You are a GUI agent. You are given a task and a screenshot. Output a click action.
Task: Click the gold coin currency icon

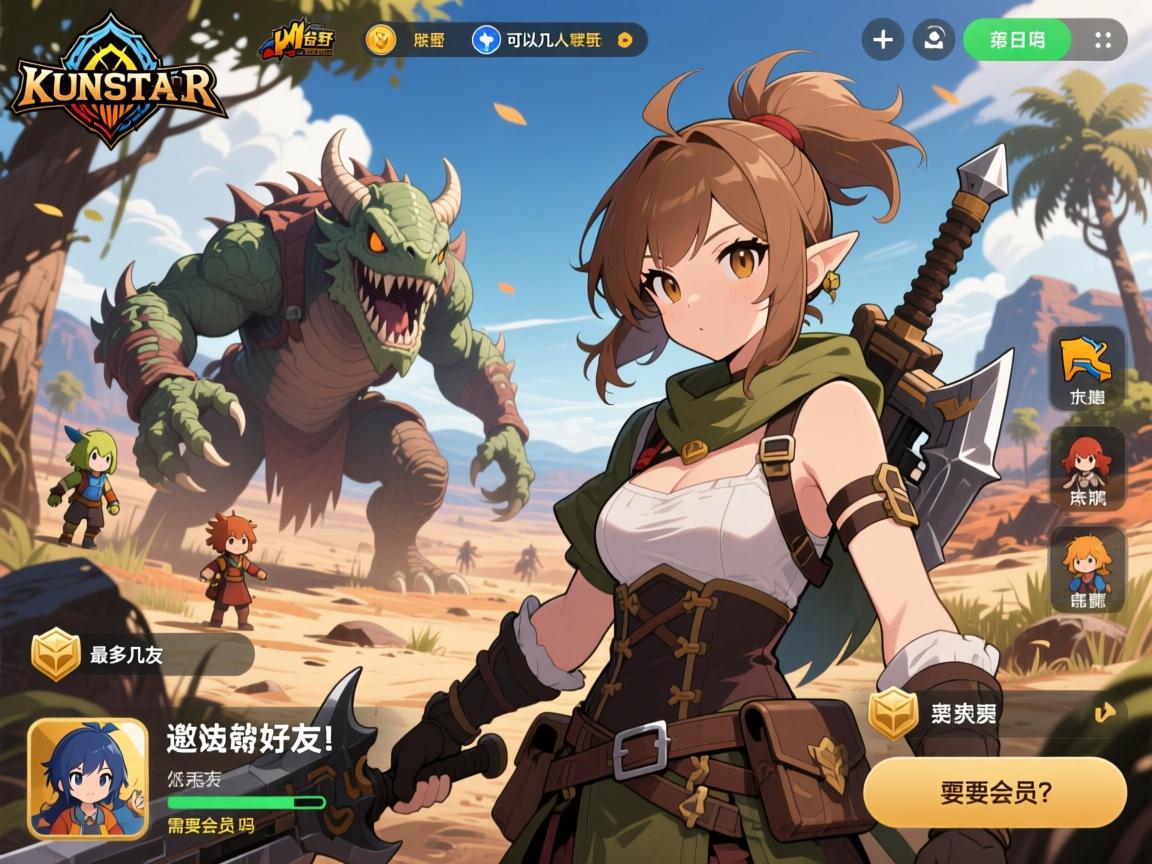pos(381,40)
